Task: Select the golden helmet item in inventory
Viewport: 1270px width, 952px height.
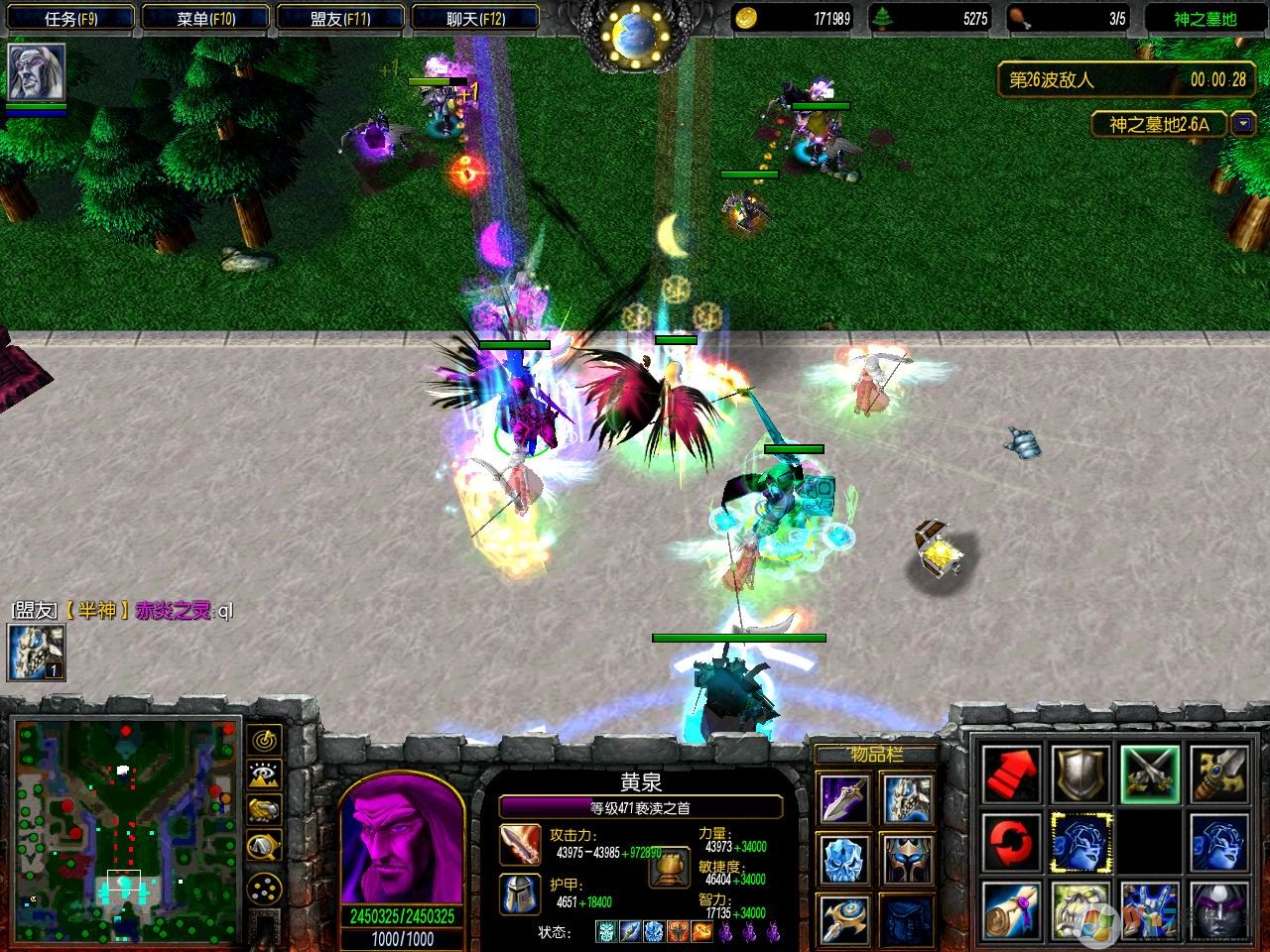Action: pyautogui.click(x=908, y=860)
